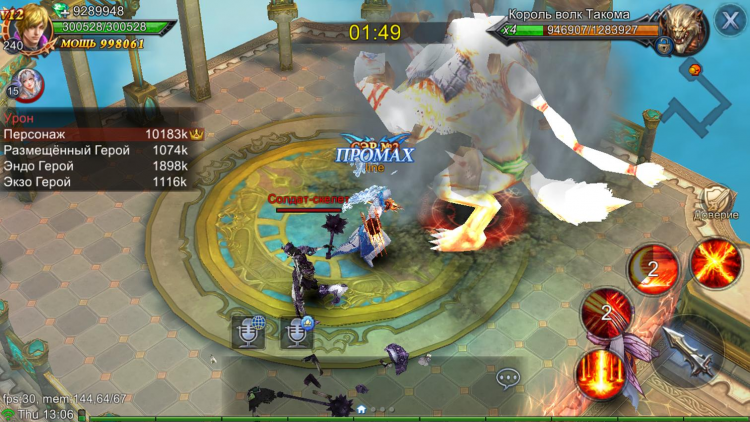Trigger the red crescent slash skill
This screenshot has height=422, width=750.
point(653,266)
